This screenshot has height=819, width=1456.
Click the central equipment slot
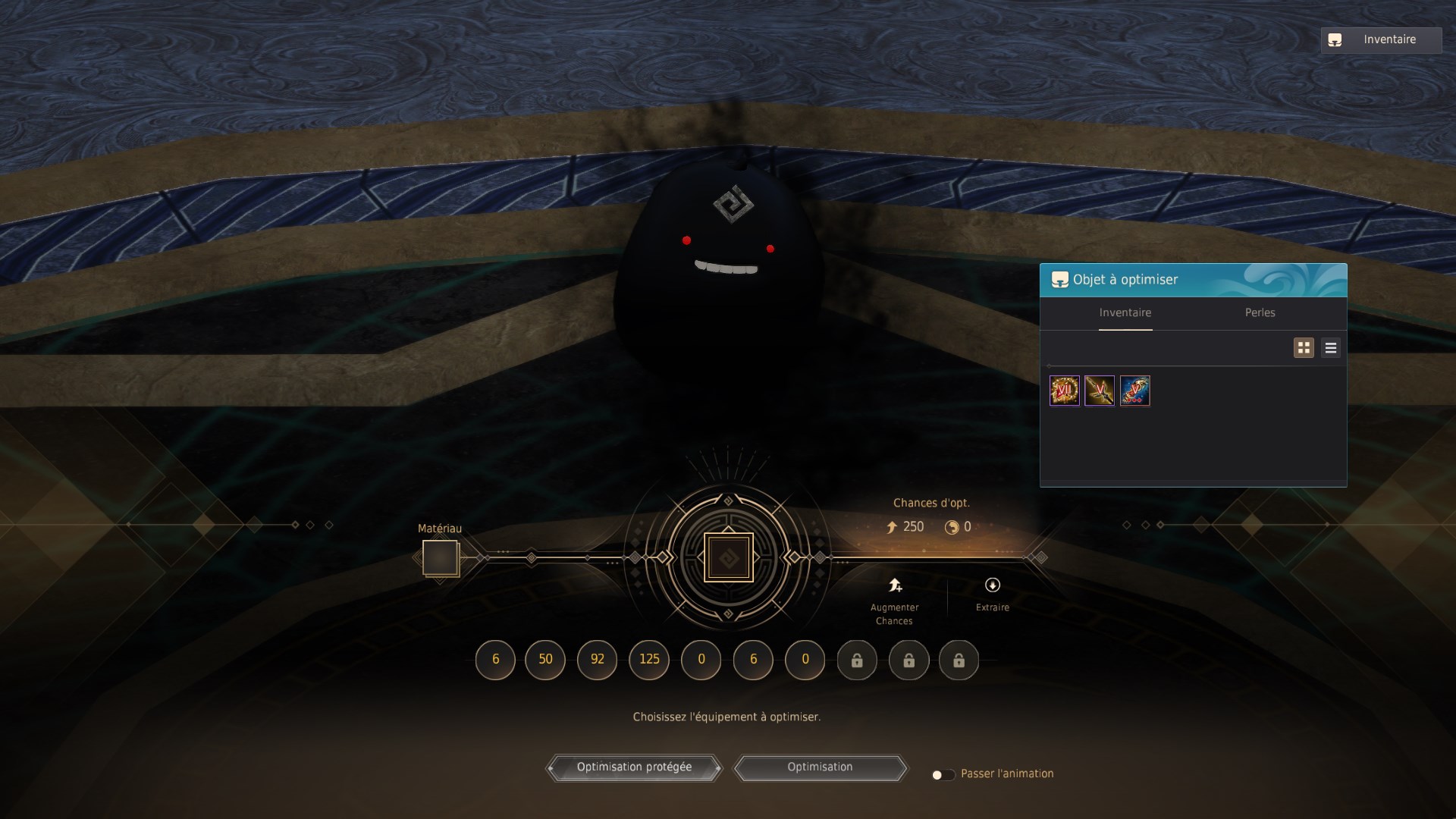click(728, 558)
